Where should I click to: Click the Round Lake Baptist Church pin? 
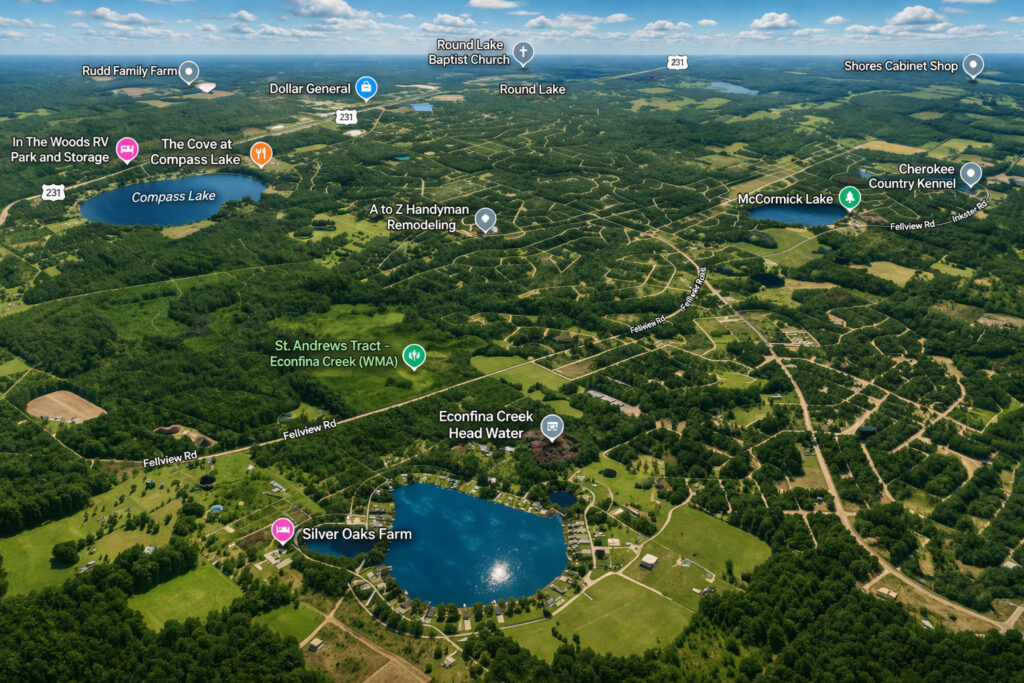tap(523, 52)
